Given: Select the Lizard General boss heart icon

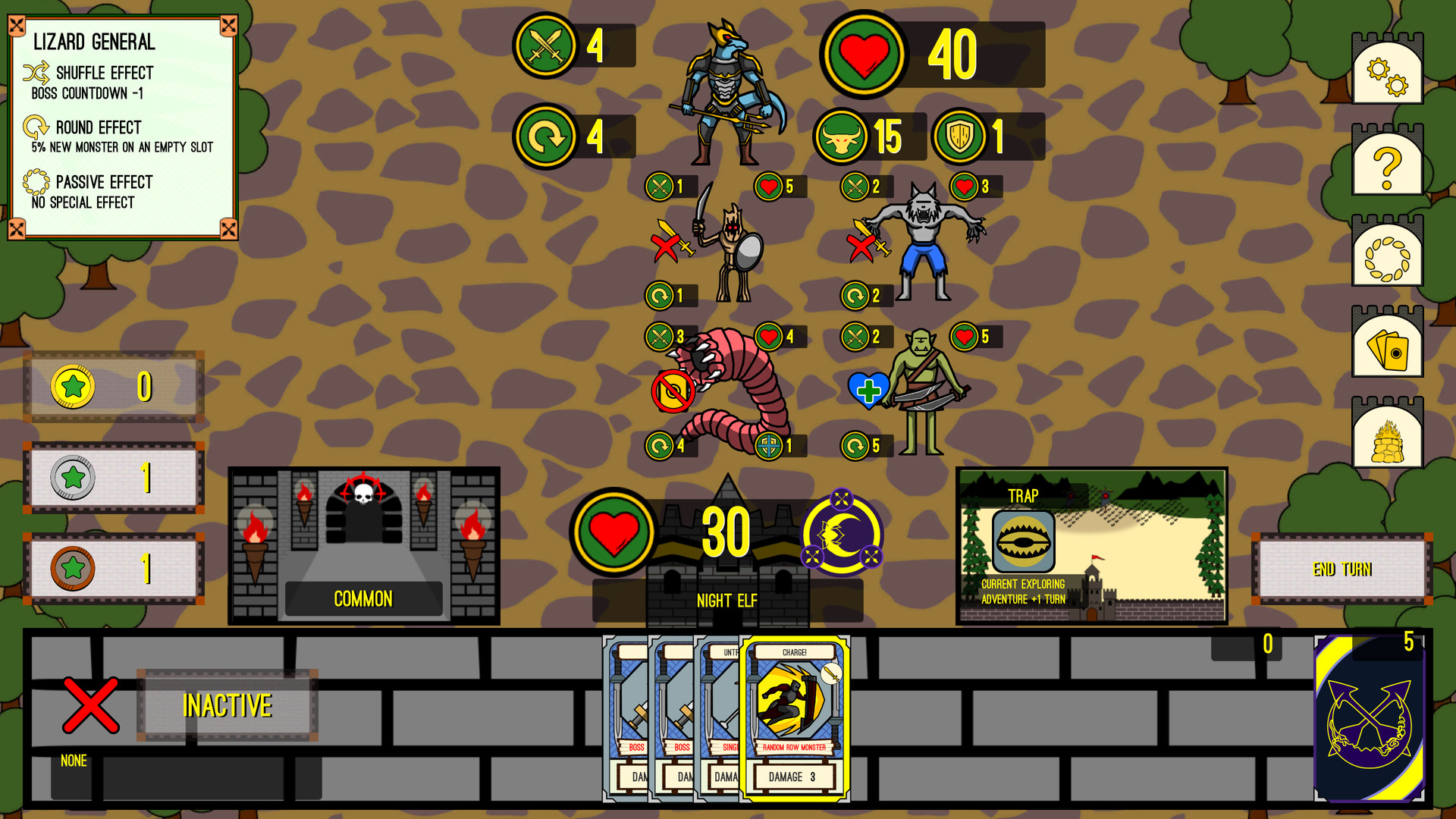Looking at the screenshot, I should pos(863,54).
